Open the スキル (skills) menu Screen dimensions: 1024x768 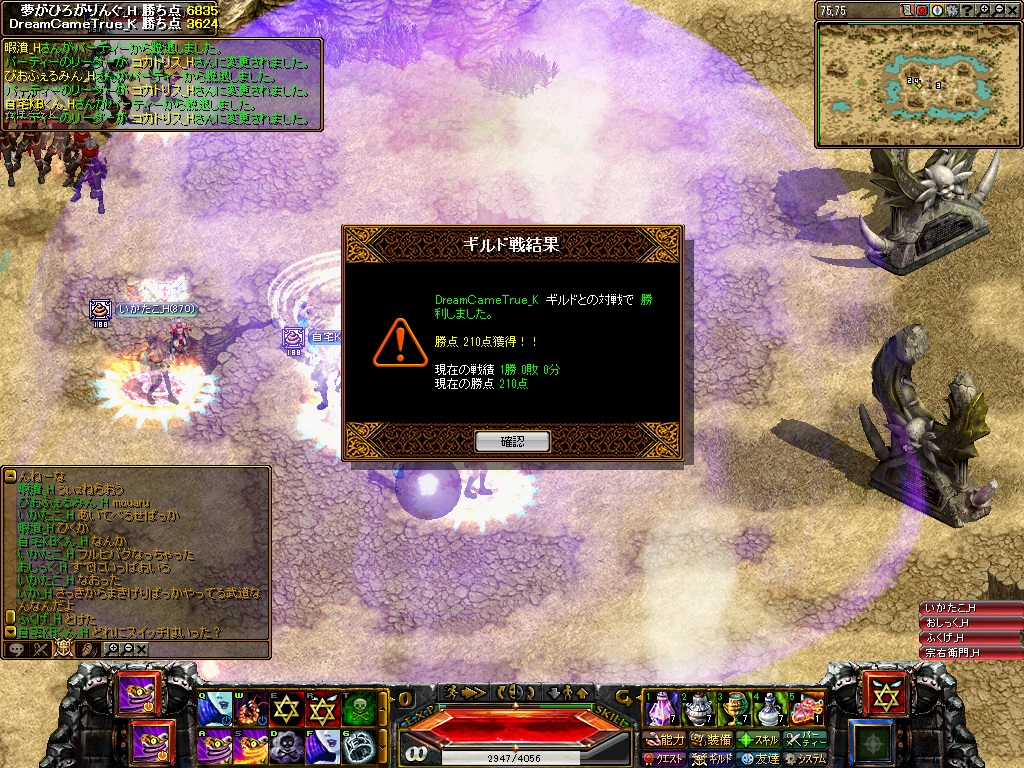(x=757, y=740)
